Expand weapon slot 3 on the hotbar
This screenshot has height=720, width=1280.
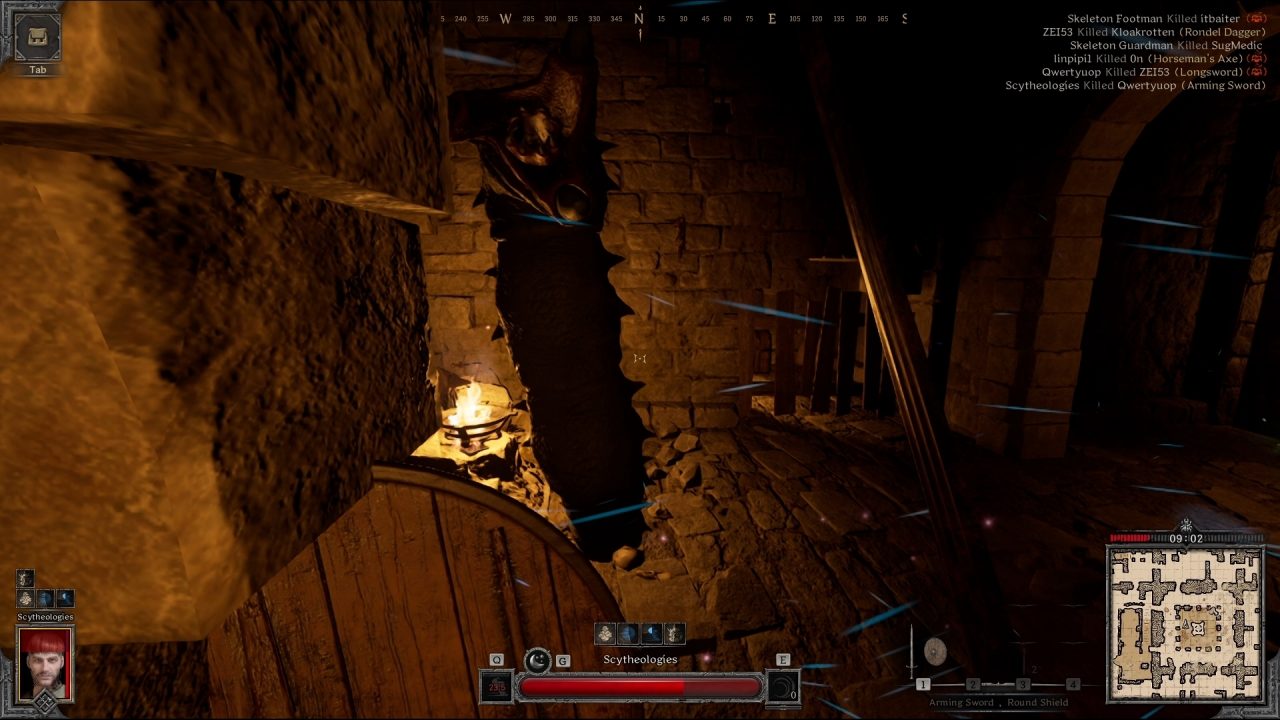click(1023, 684)
